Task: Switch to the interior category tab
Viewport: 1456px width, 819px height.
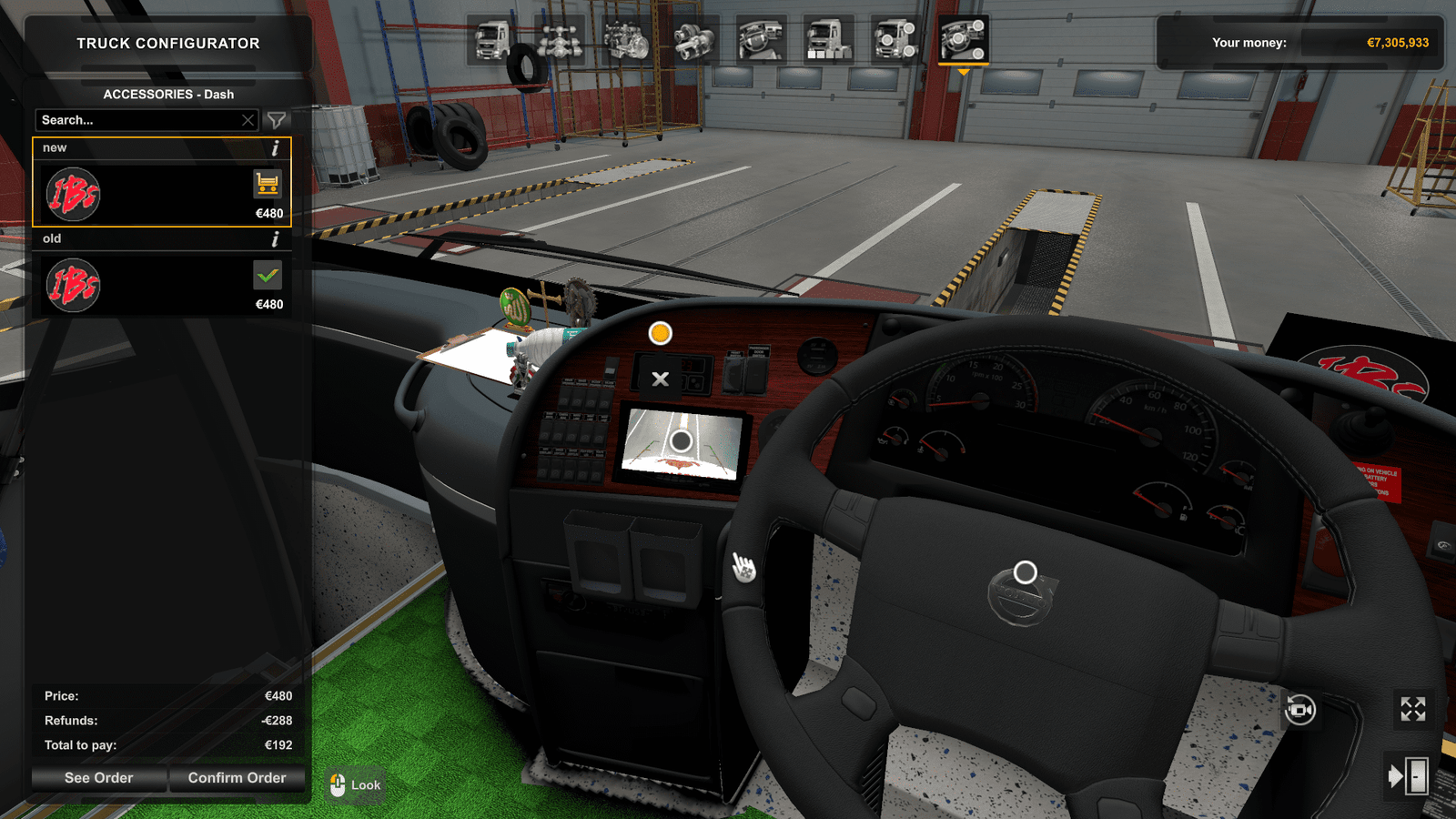Action: coord(762,40)
